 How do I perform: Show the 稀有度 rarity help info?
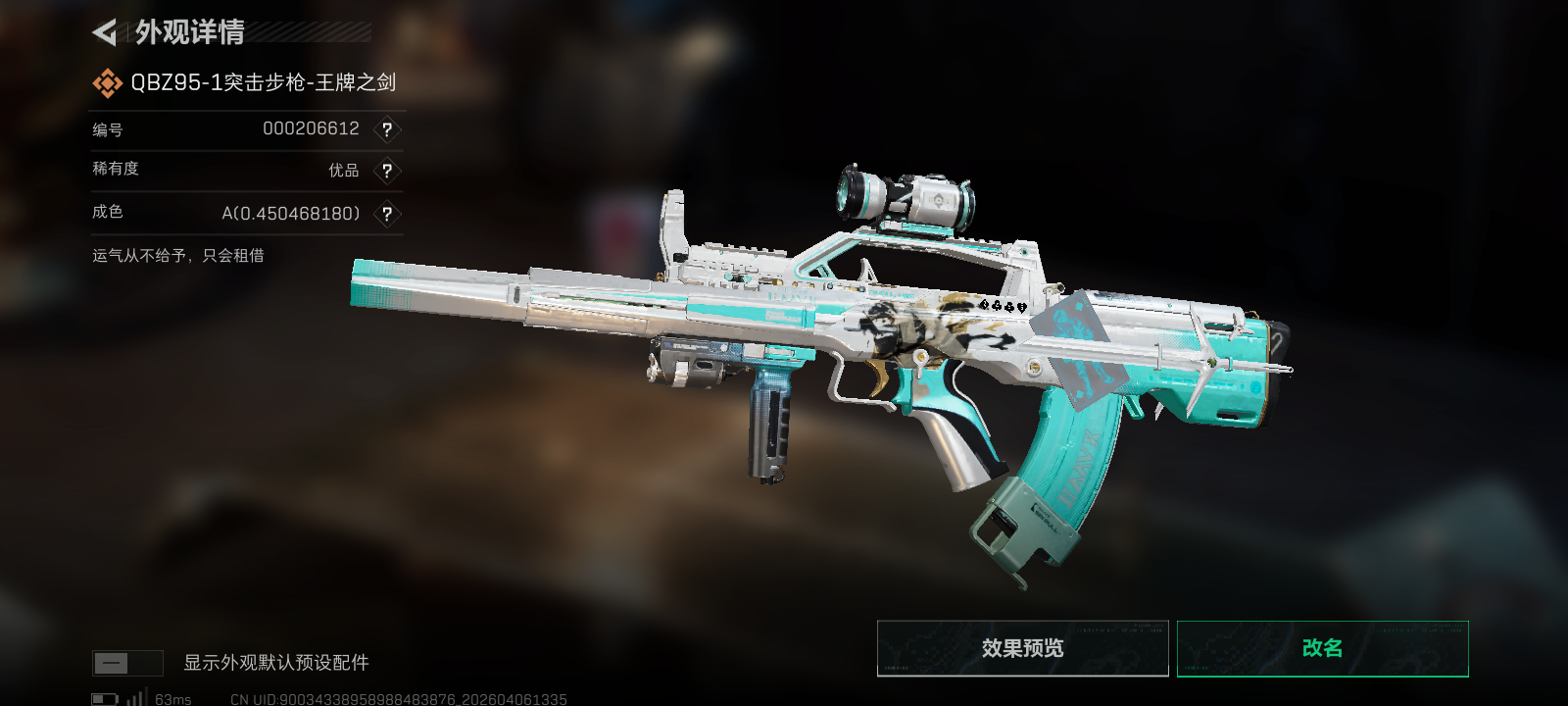(387, 171)
